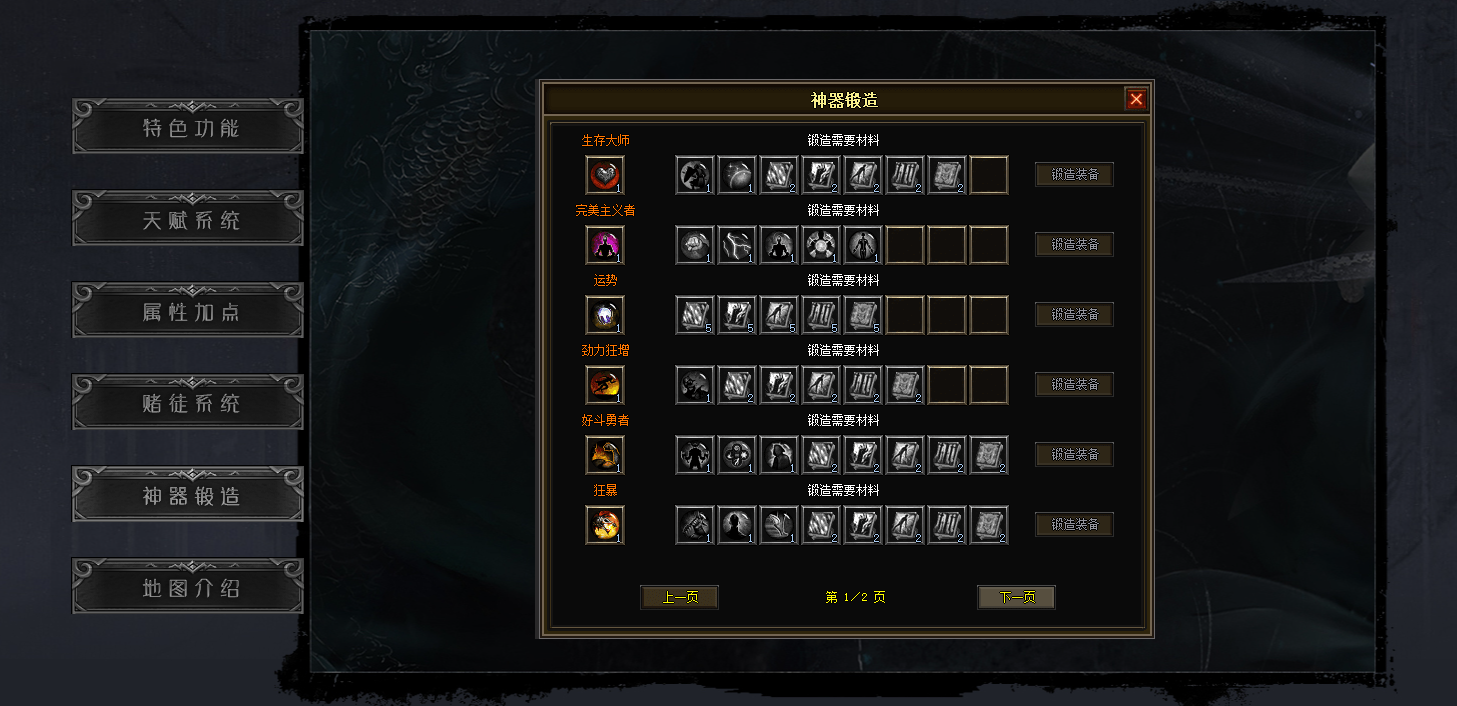Click the 上一页 previous page button
Image resolution: width=1457 pixels, height=706 pixels.
[x=679, y=597]
